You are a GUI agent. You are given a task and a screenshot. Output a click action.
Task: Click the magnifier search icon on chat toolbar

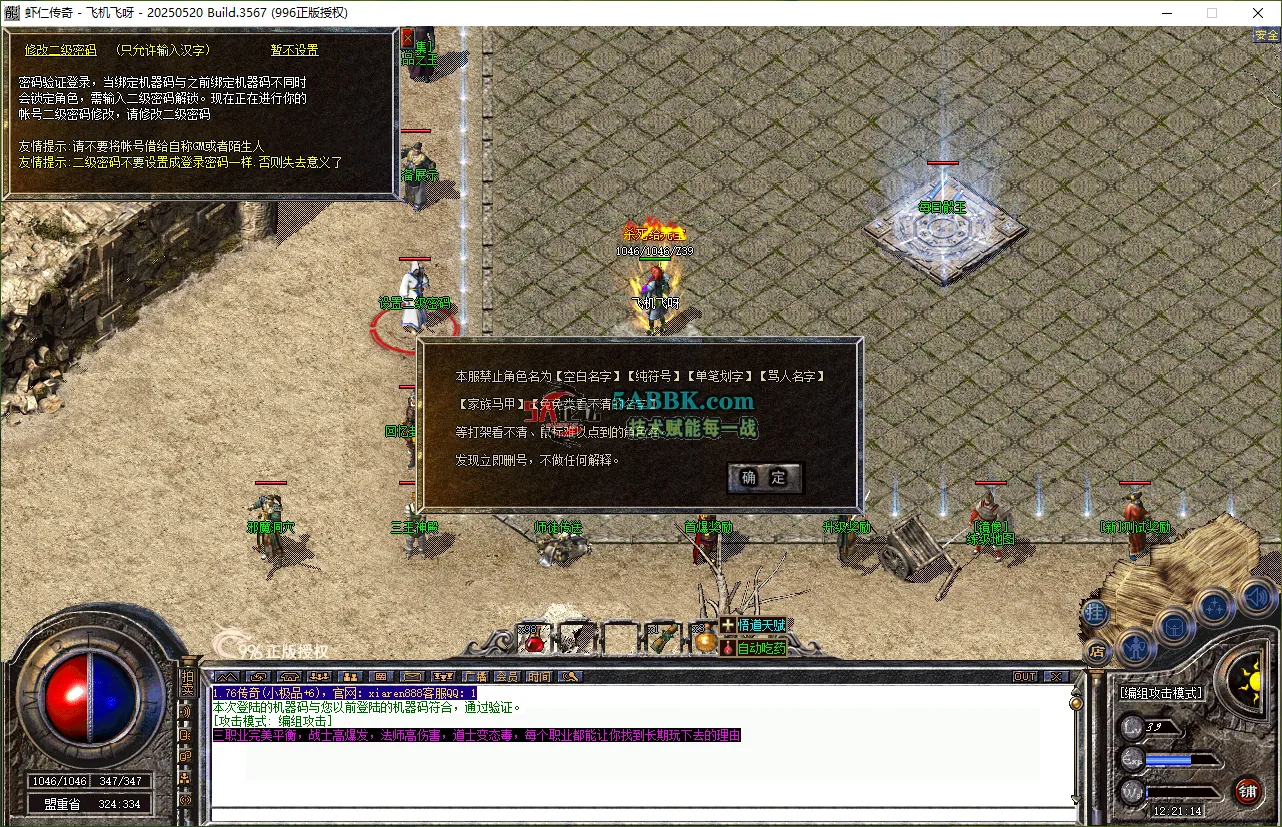[x=568, y=677]
